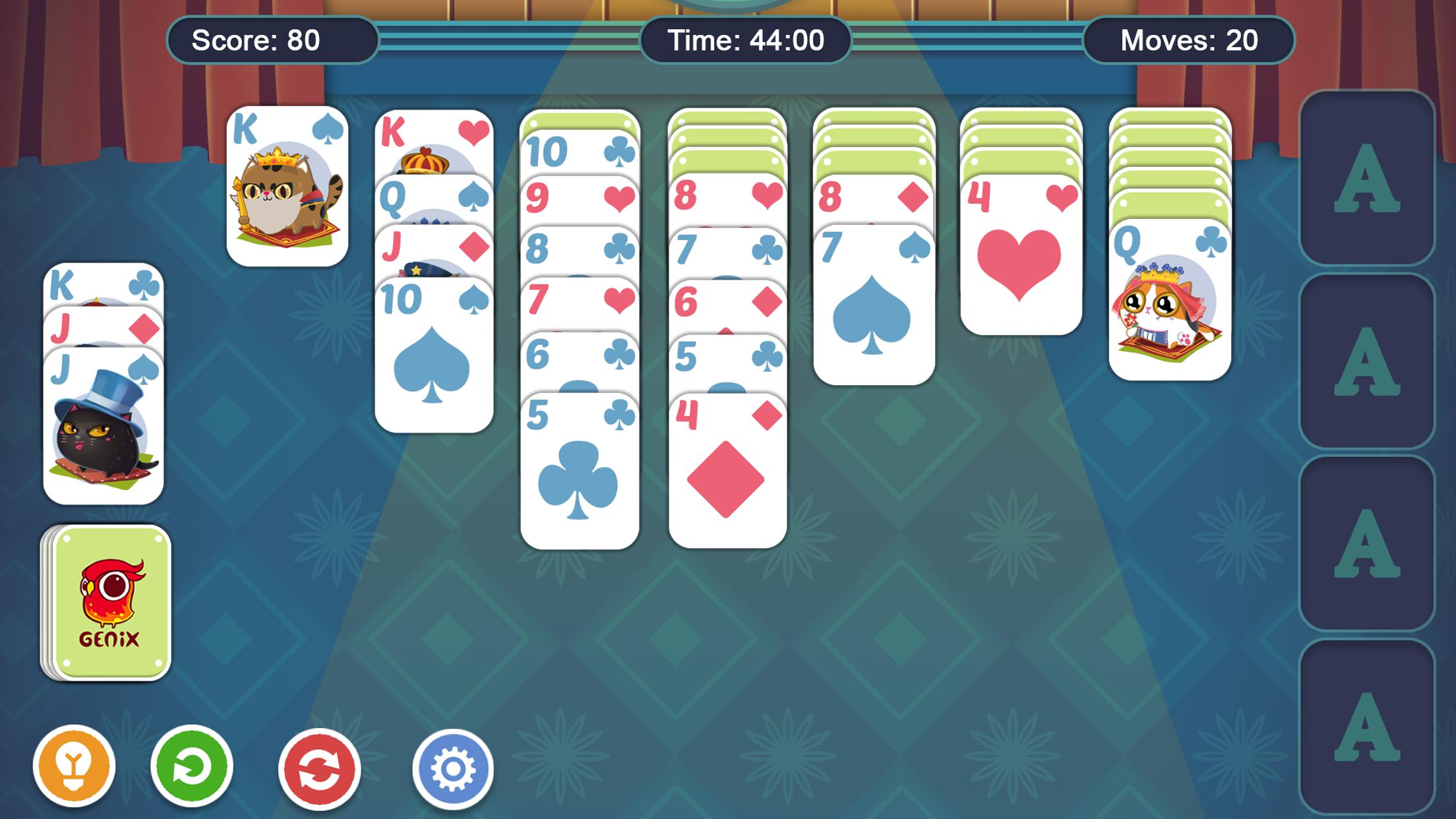Click the Time: 44:00 display
The height and width of the screenshot is (819, 1456).
point(746,41)
